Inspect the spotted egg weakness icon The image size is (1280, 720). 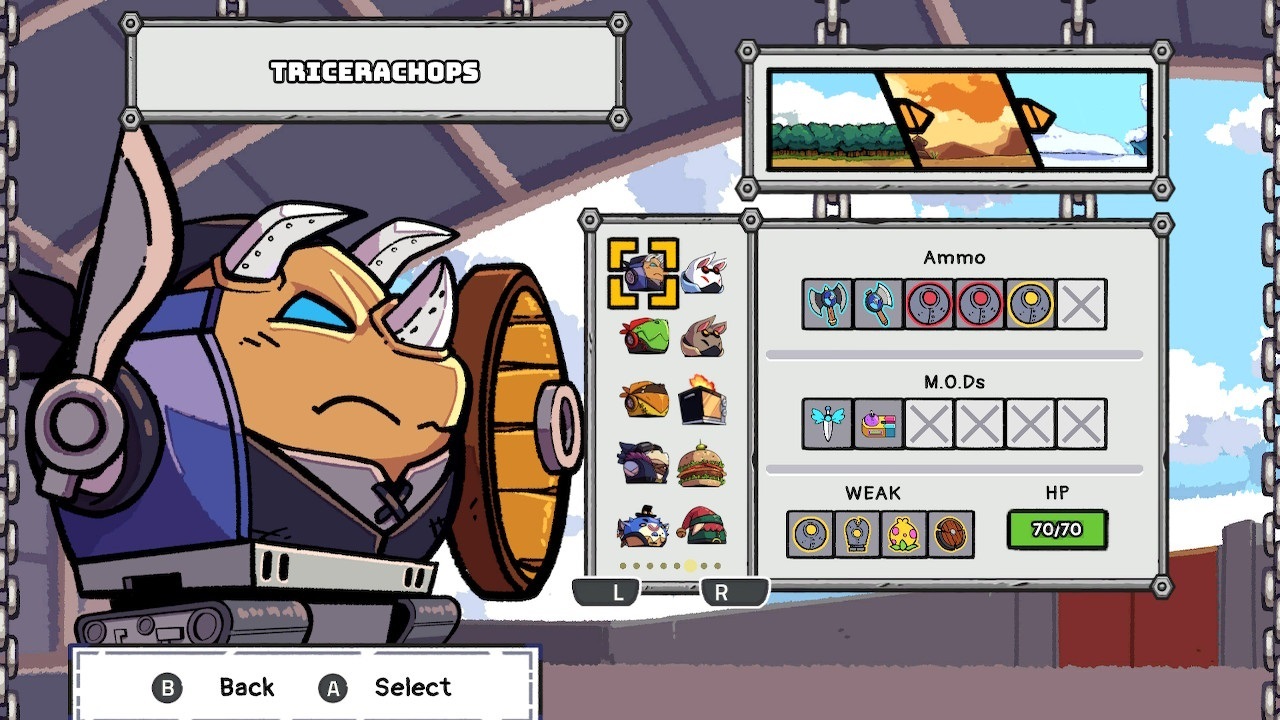904,534
